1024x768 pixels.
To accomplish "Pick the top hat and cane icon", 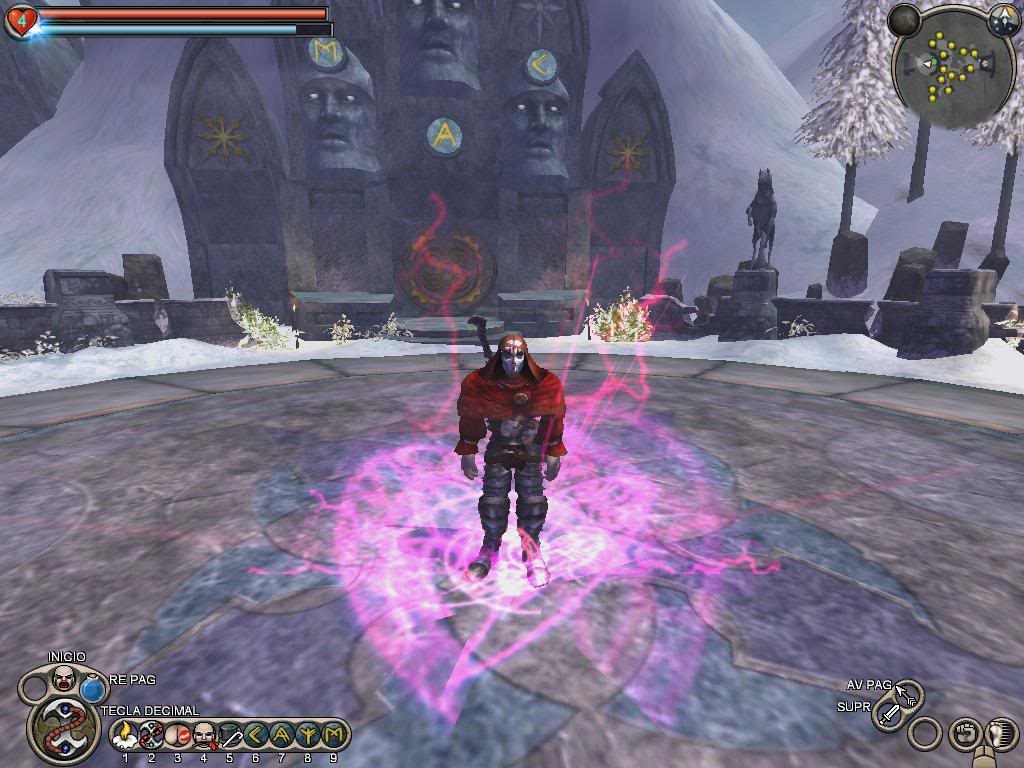I will pyautogui.click(x=229, y=736).
